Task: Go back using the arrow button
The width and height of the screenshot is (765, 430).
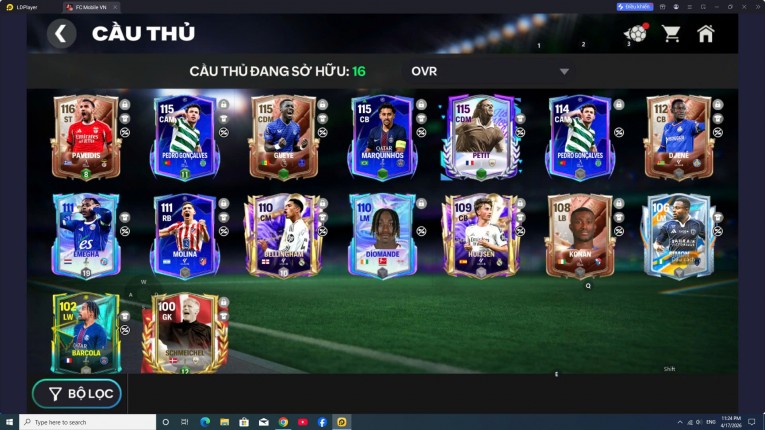Action: coord(61,34)
